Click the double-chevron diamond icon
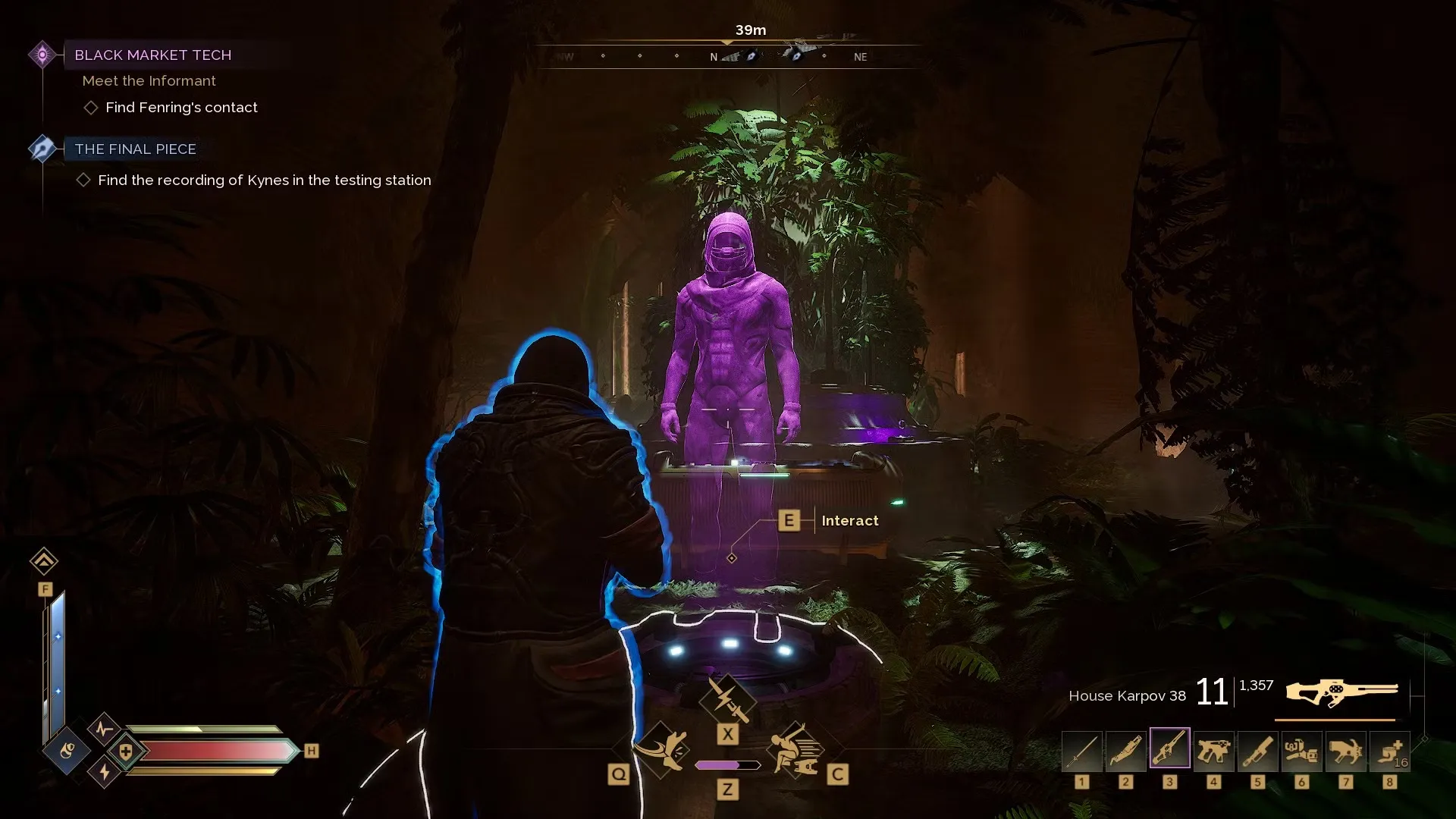This screenshot has height=819, width=1456. click(44, 561)
